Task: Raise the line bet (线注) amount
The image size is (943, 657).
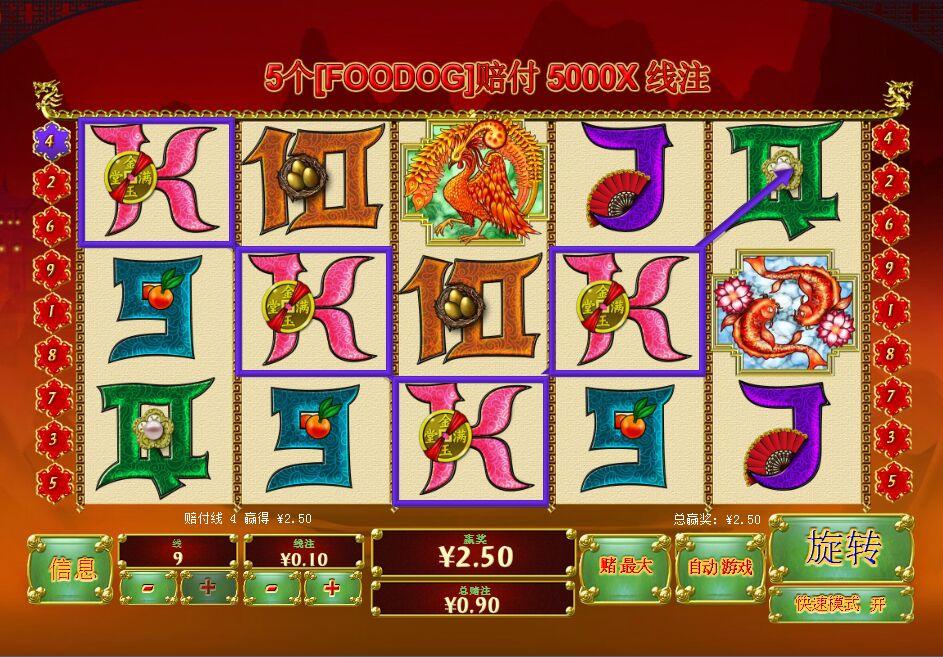Action: pos(332,588)
